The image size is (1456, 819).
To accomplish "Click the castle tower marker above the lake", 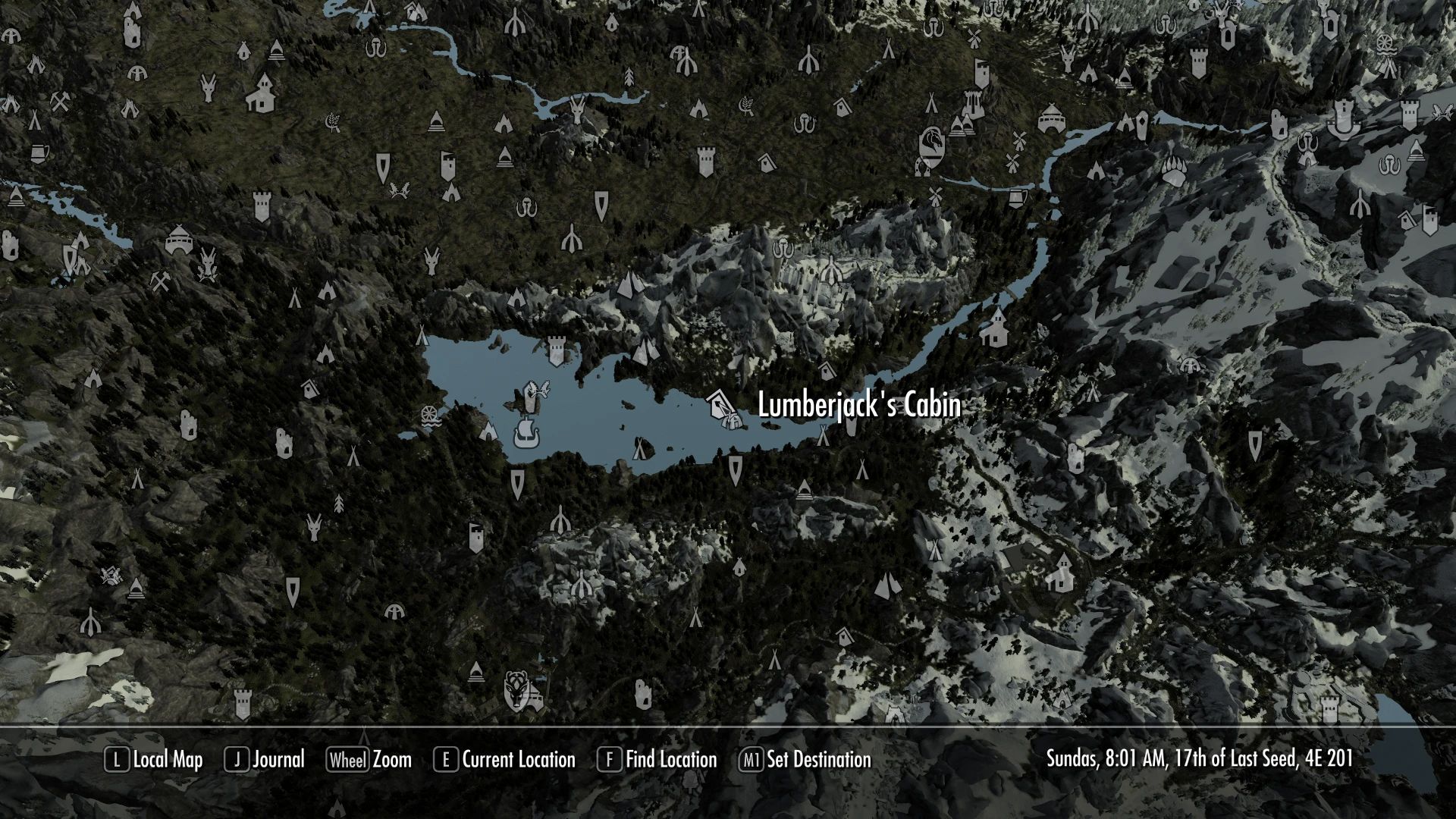I will tap(557, 350).
